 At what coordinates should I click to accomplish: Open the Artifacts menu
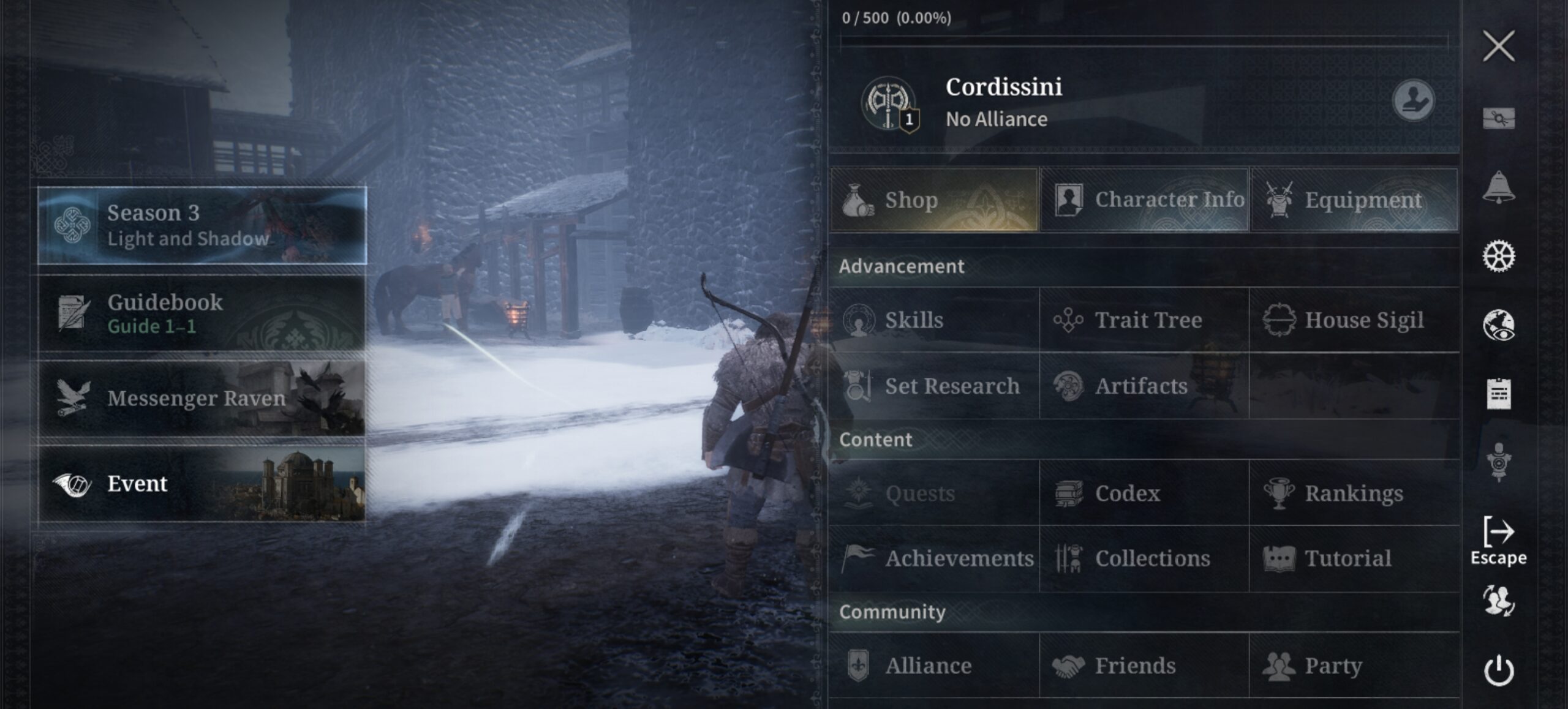tap(1144, 386)
